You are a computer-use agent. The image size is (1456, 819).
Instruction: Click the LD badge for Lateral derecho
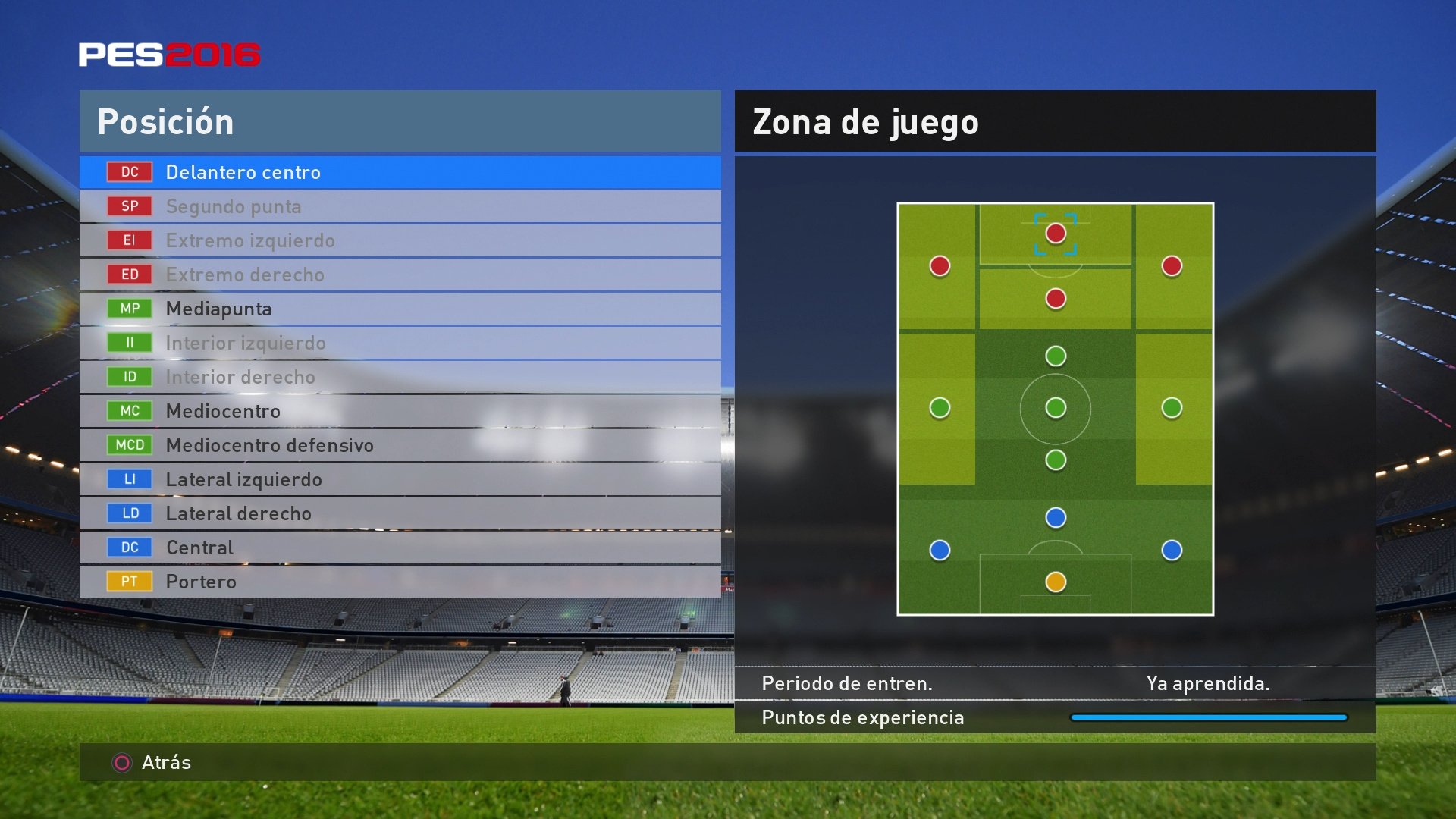(129, 513)
